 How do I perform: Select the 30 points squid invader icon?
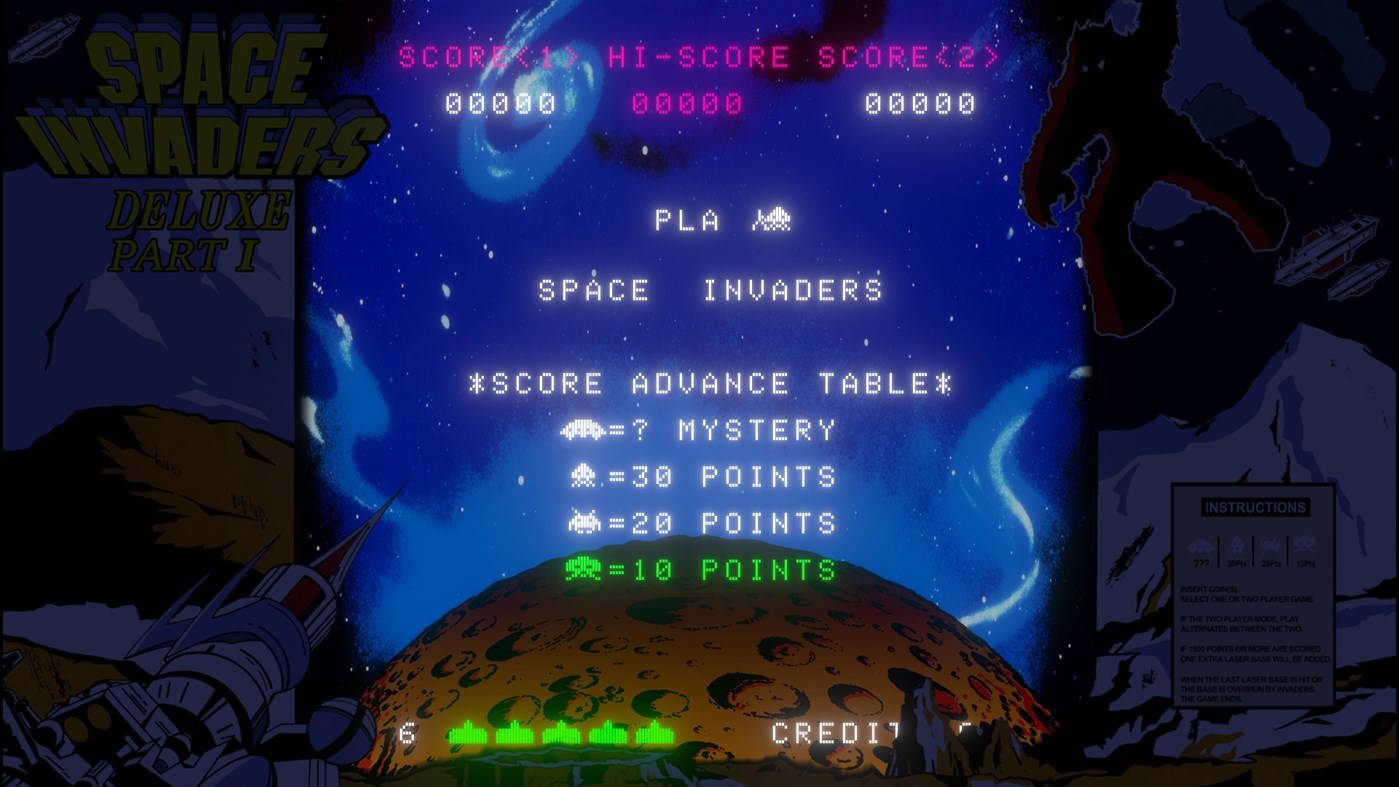[585, 476]
